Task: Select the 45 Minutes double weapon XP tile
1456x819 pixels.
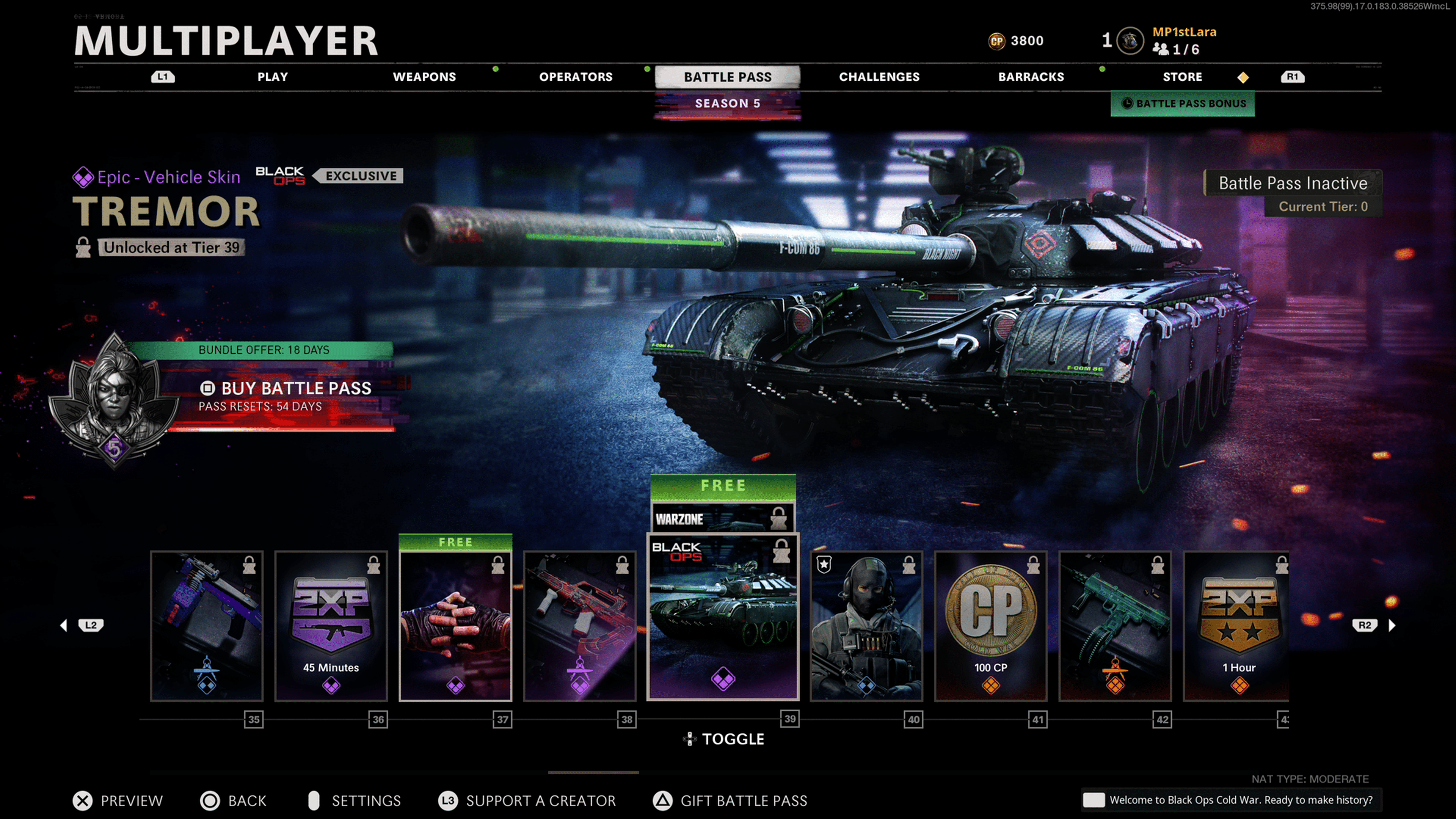Action: (331, 626)
